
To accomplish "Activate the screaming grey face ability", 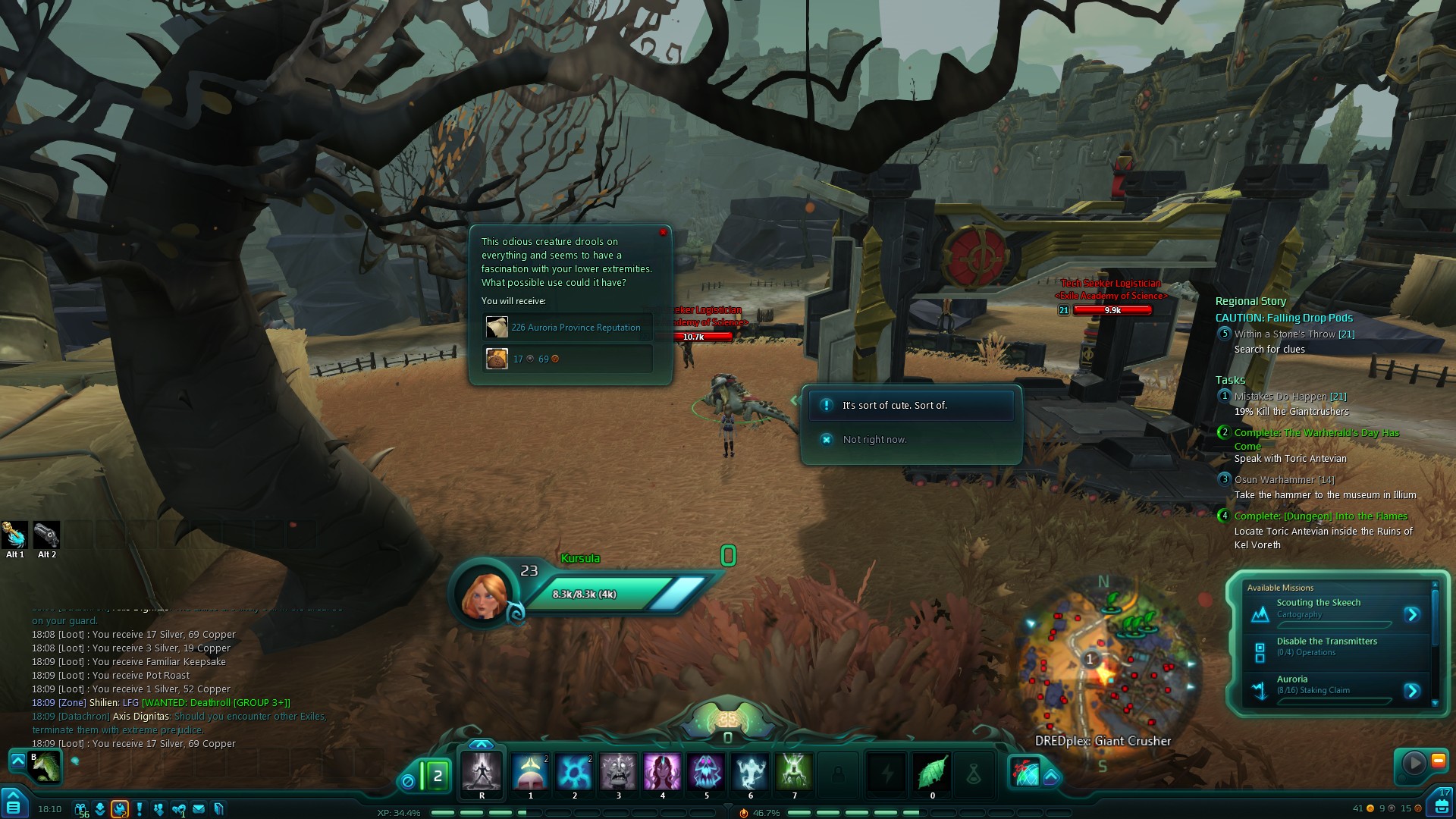I will [x=618, y=772].
